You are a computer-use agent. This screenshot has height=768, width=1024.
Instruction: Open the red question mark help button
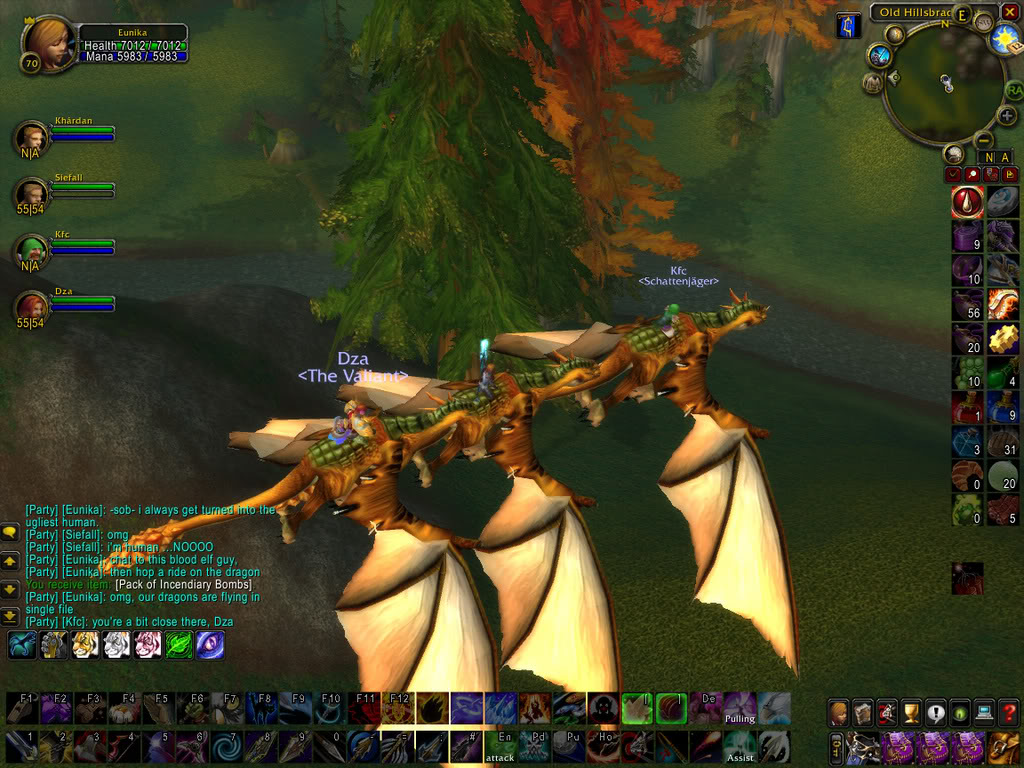pyautogui.click(x=1008, y=713)
